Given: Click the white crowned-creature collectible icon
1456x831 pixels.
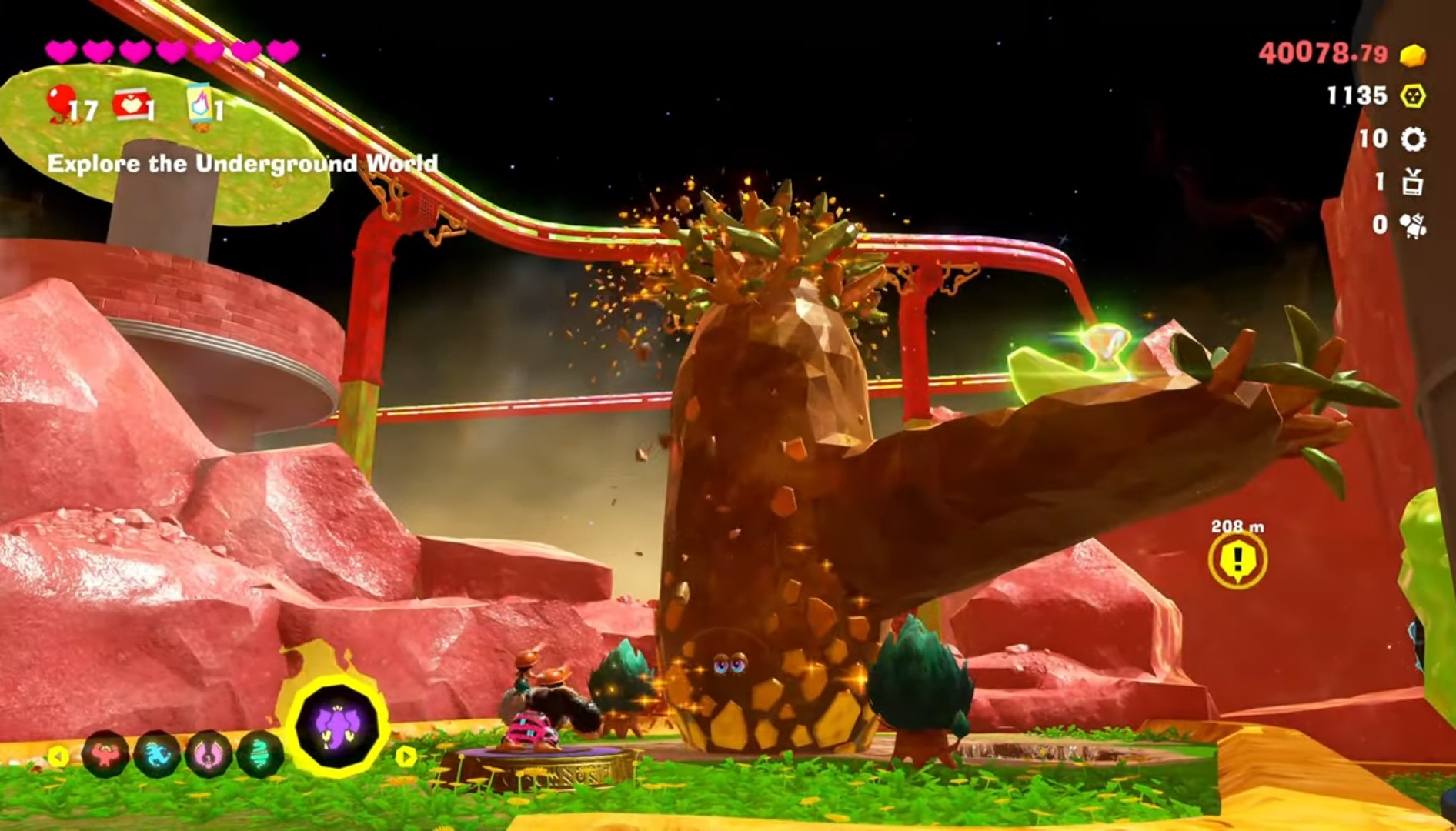Looking at the screenshot, I should [1413, 225].
